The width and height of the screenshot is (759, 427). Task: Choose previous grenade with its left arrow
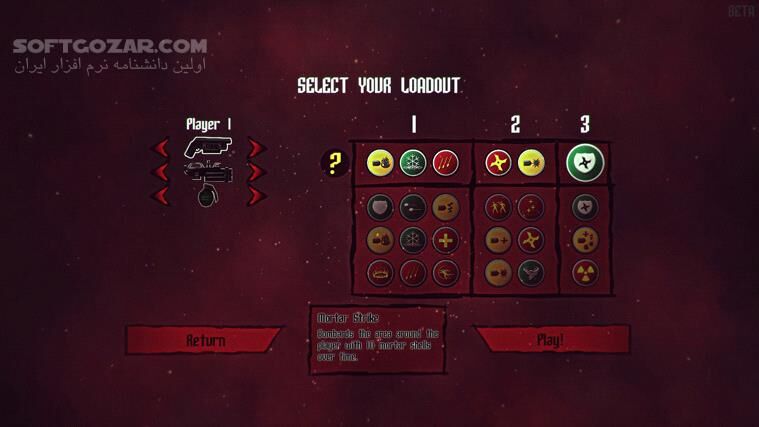coord(160,195)
